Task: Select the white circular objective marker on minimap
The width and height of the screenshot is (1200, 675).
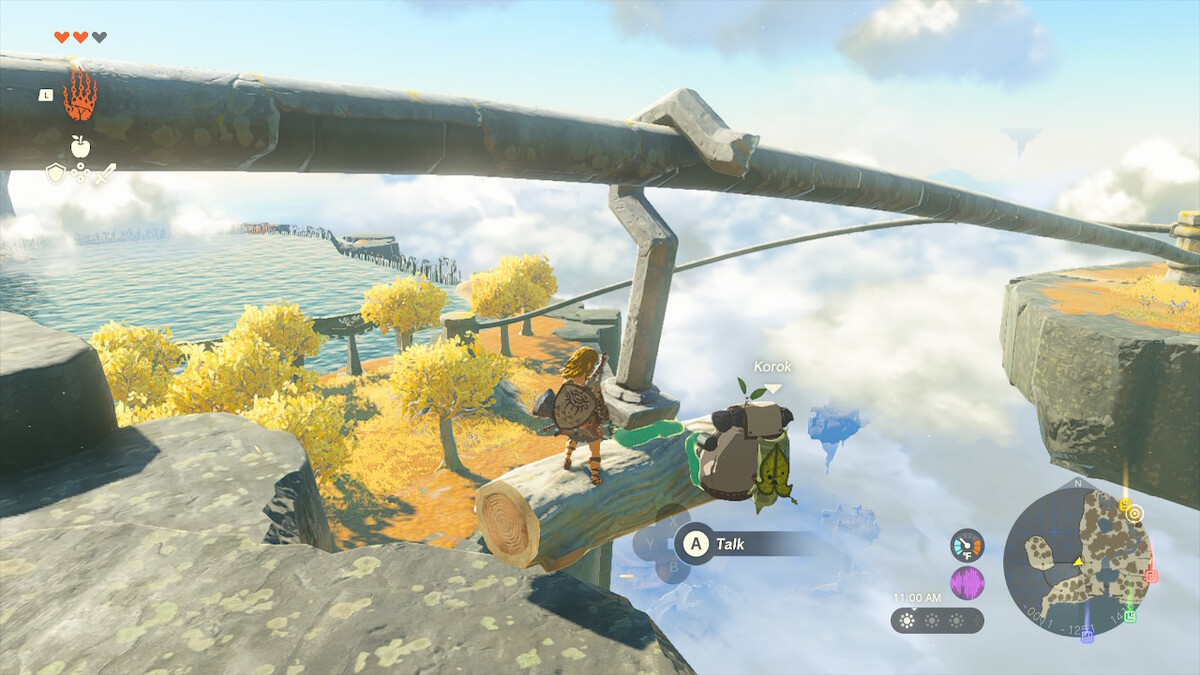Action: point(1135,513)
